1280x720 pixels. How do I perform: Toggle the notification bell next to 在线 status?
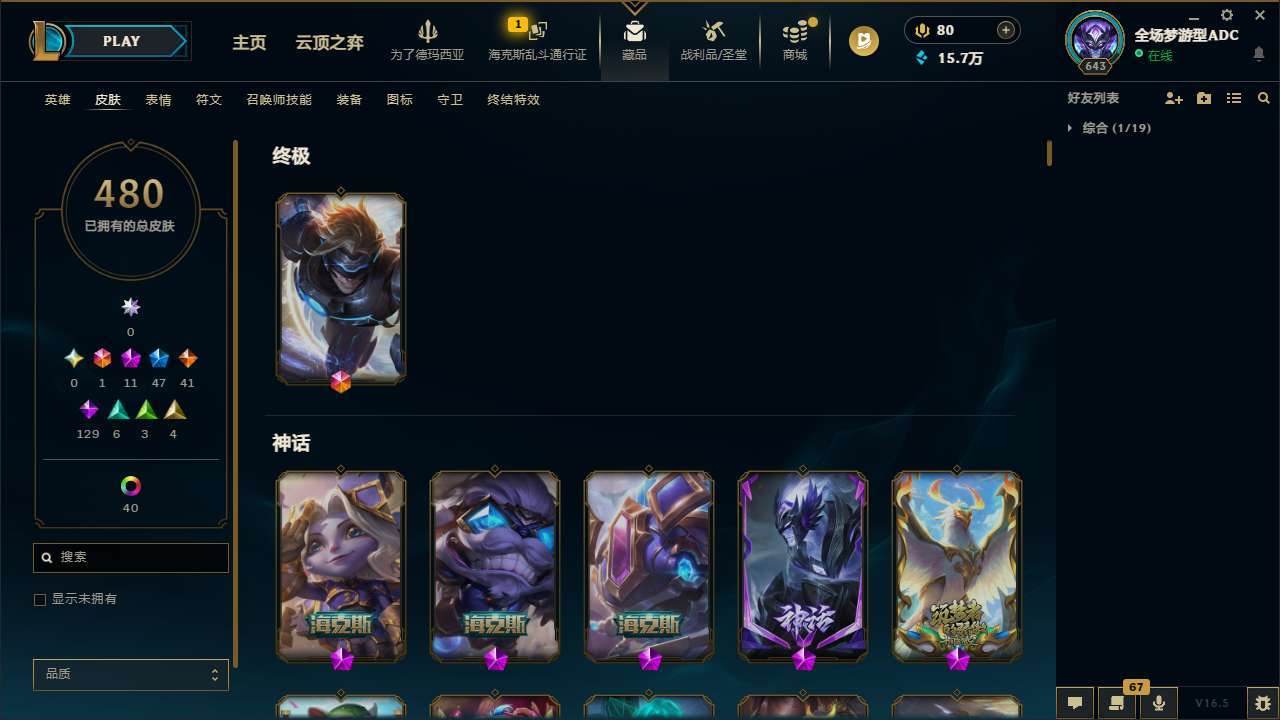(x=1259, y=55)
